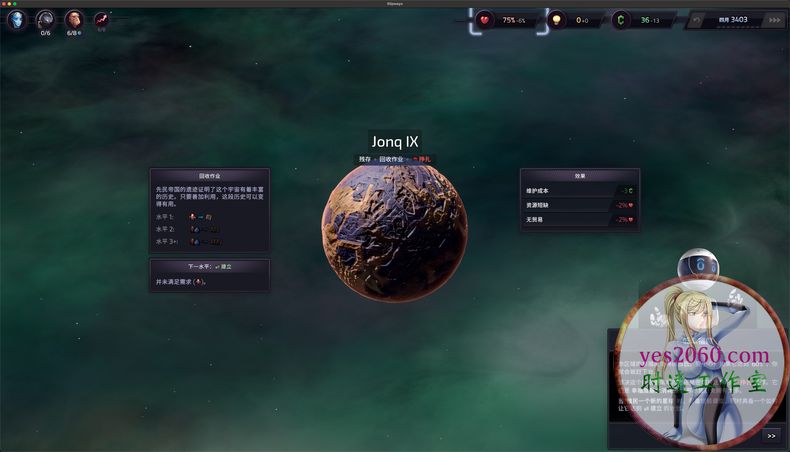Click the rewind arrow beside the year

point(698,19)
